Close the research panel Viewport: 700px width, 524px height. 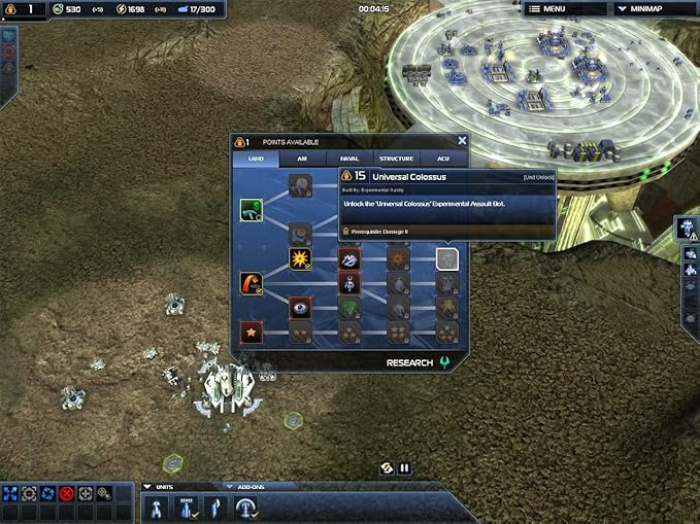tap(462, 142)
